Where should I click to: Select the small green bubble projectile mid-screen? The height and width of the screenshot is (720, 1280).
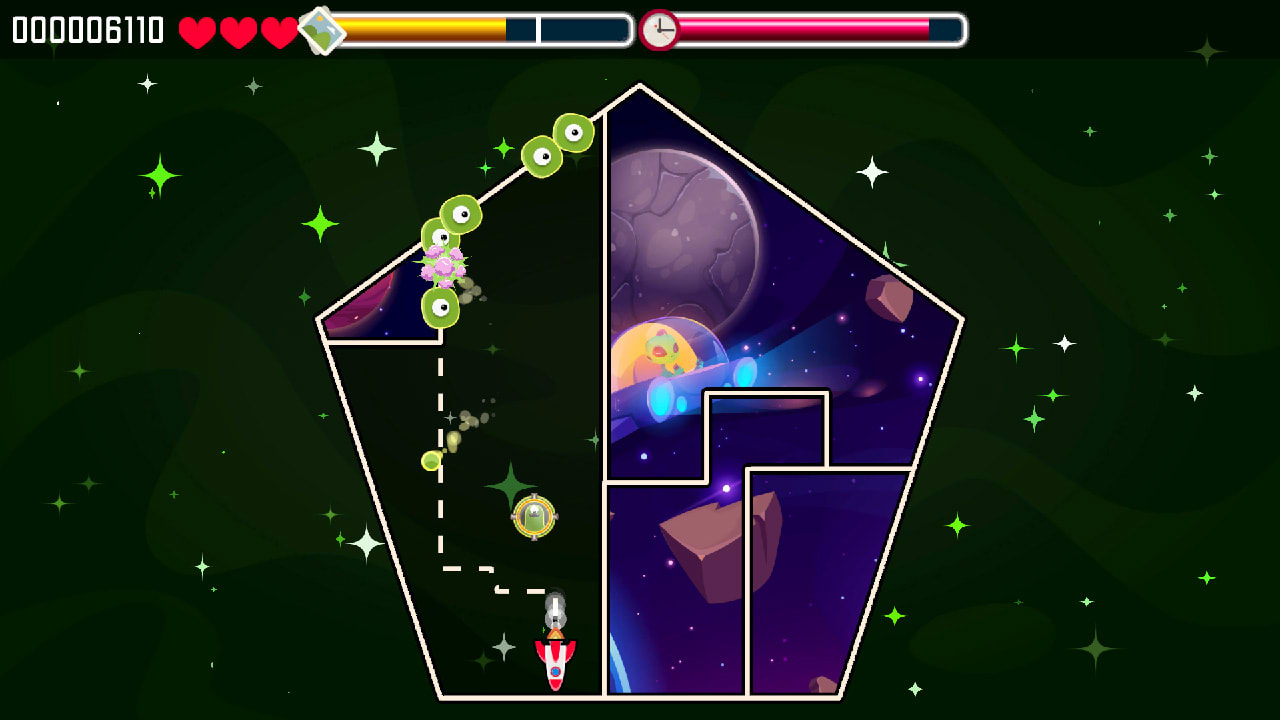tap(431, 461)
